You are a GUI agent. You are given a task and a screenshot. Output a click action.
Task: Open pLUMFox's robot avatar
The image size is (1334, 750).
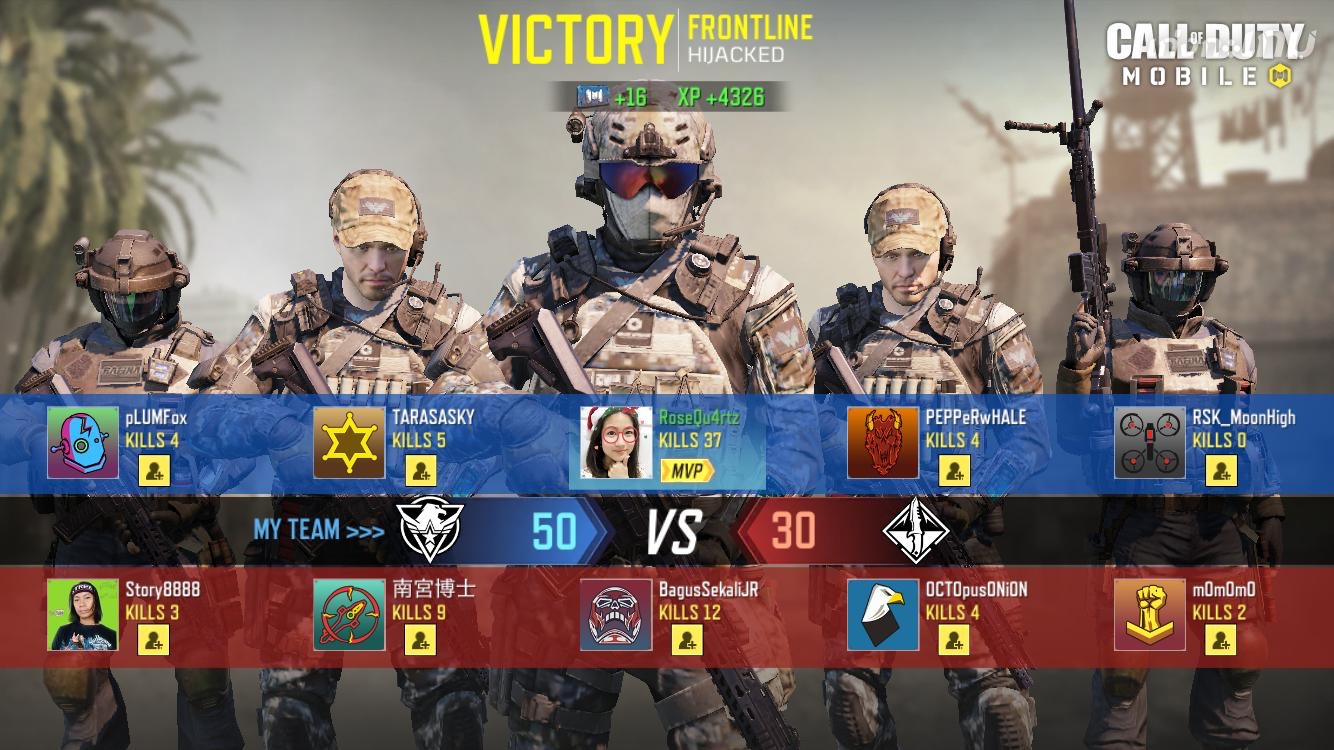83,442
